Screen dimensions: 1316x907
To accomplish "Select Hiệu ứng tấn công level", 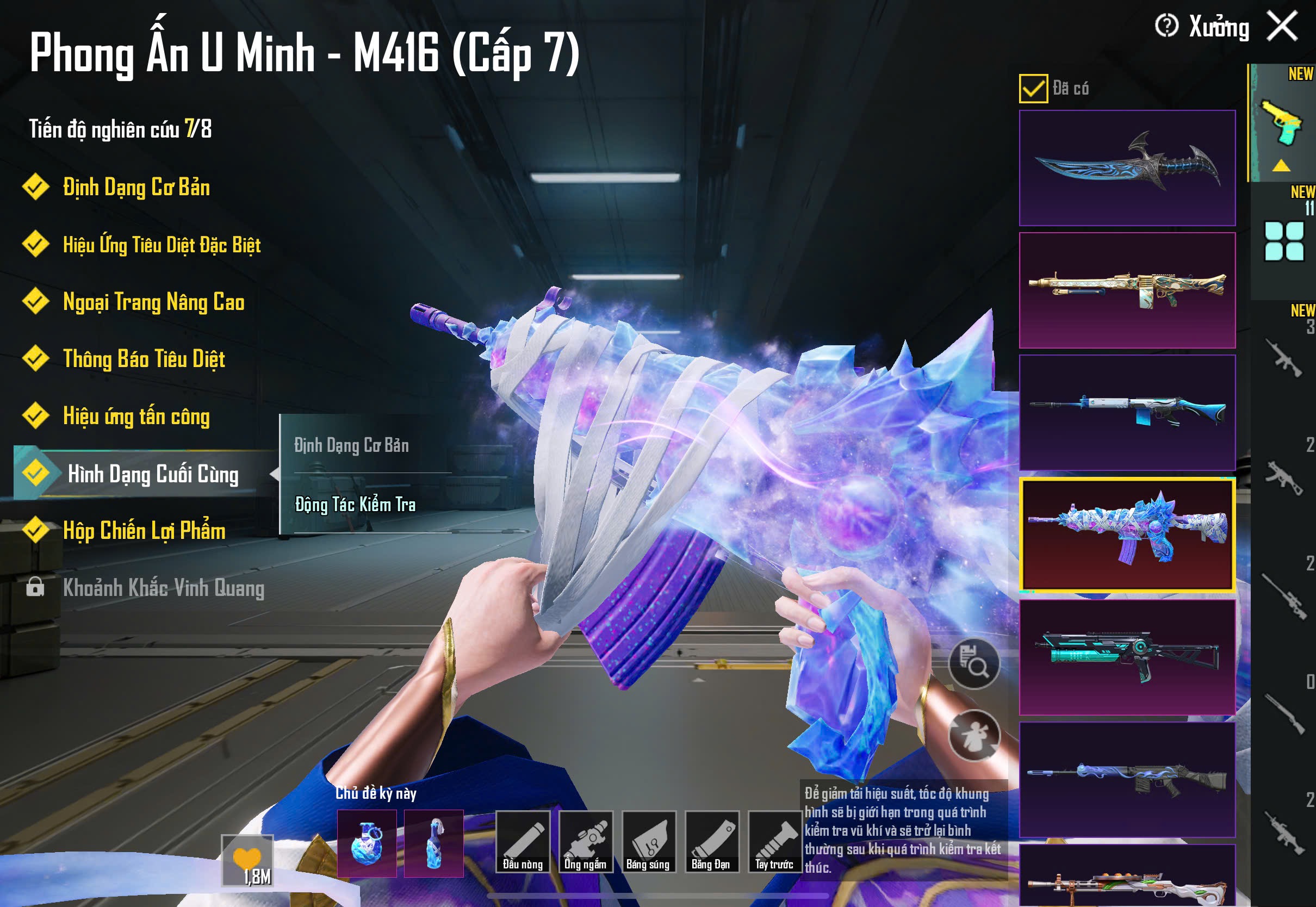I will click(136, 416).
